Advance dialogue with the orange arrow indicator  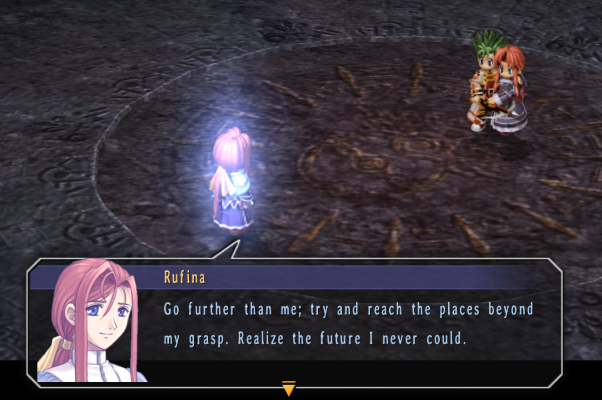289,388
